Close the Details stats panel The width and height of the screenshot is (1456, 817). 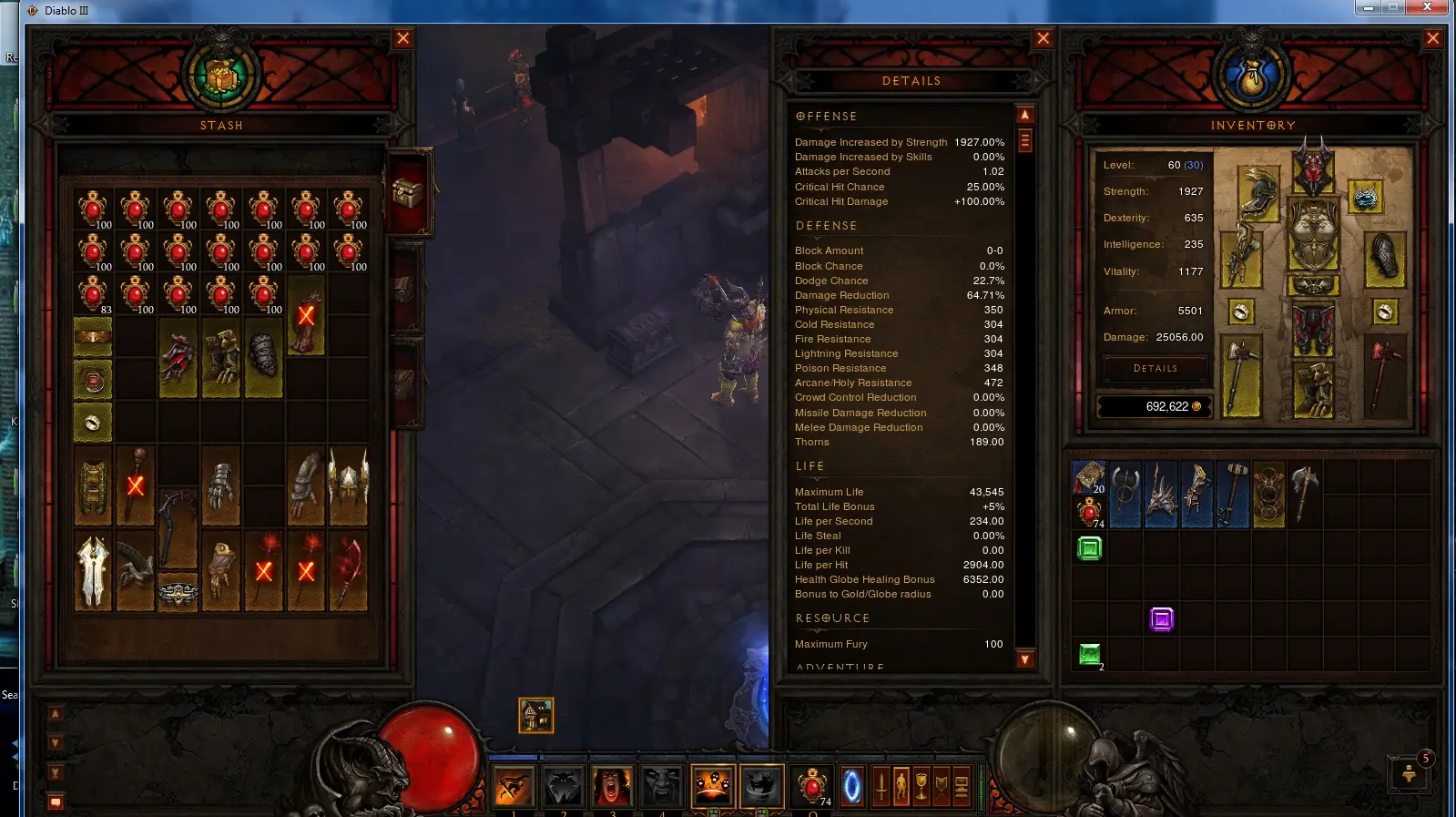(1044, 38)
